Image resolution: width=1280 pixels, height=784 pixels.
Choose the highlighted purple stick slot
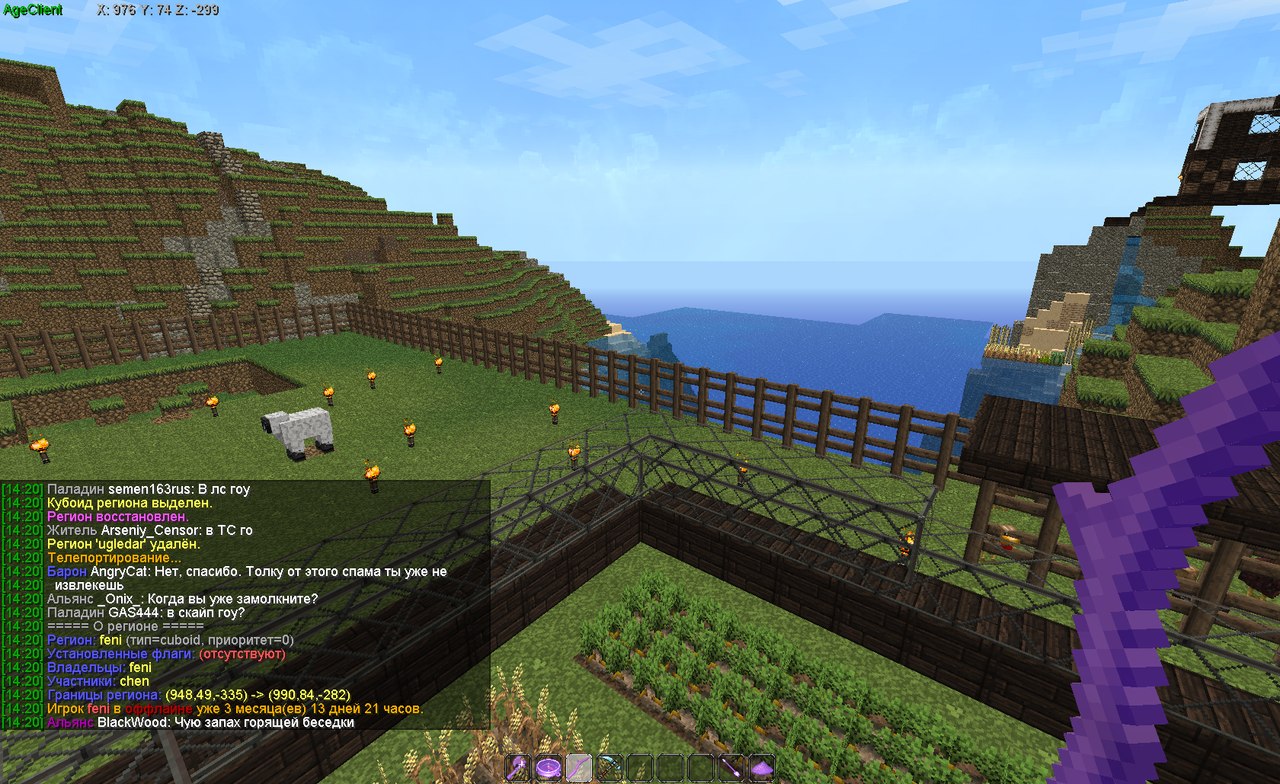click(x=579, y=768)
